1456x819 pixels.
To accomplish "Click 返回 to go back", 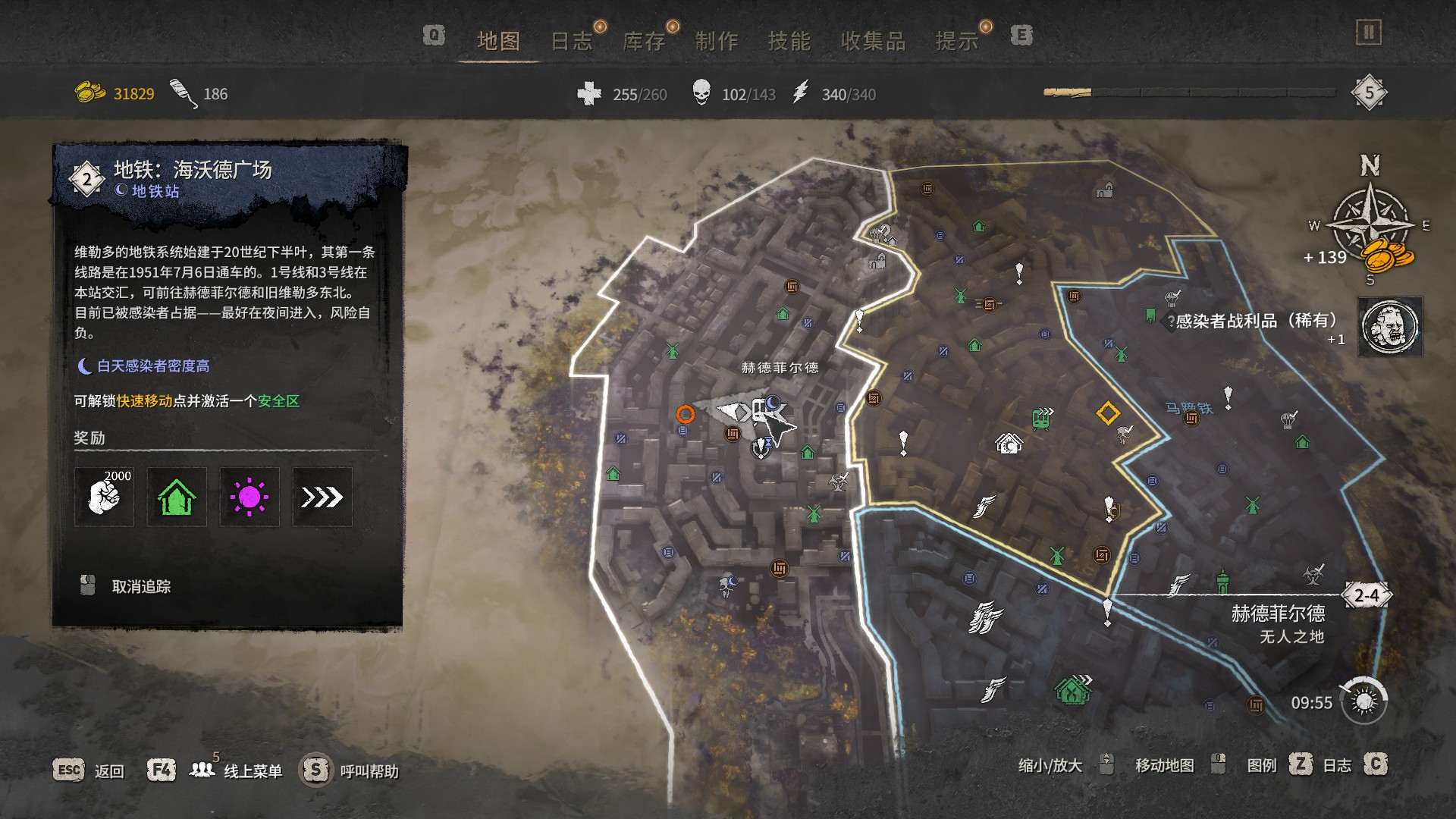I will tap(108, 771).
